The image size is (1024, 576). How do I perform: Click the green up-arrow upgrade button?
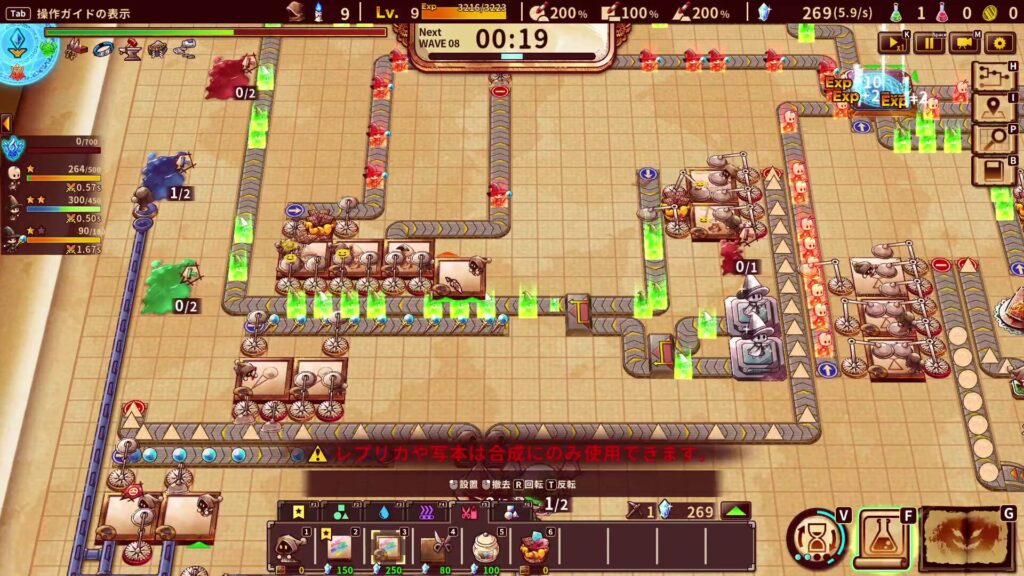point(736,512)
